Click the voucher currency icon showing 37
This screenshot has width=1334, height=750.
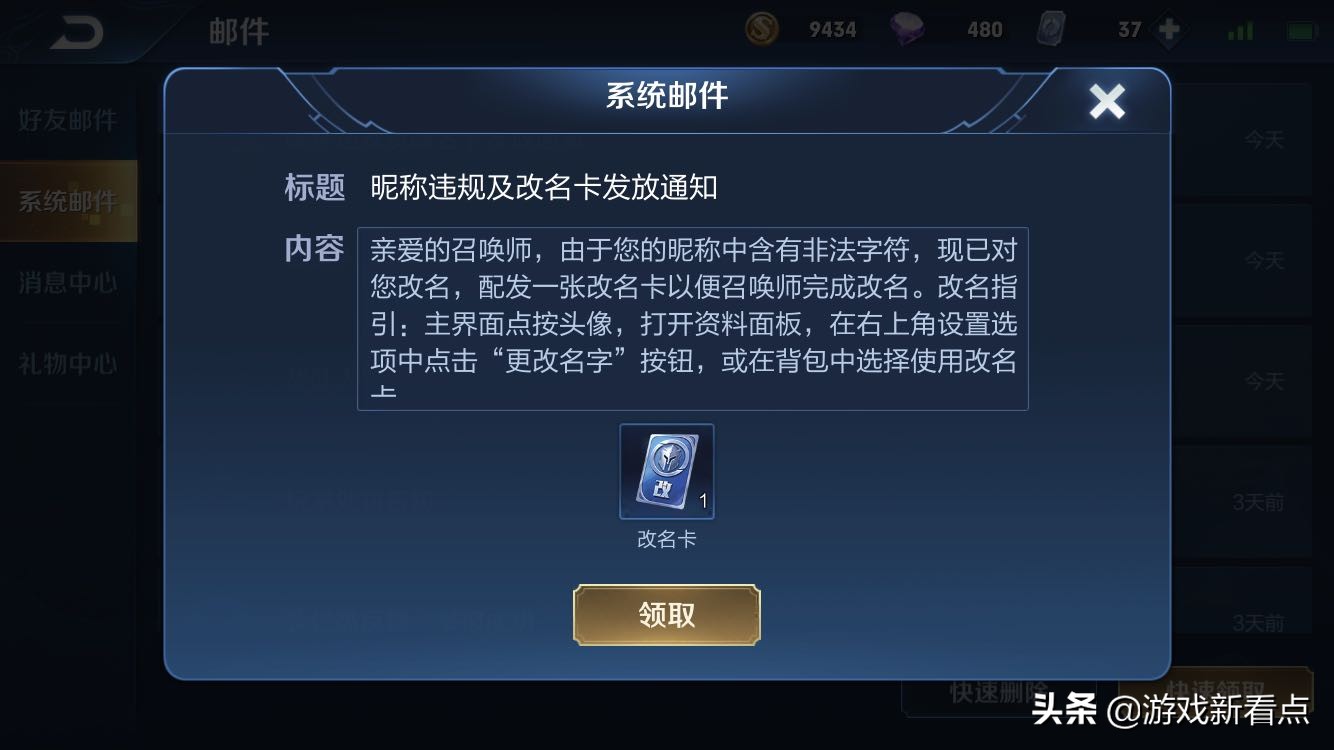1052,29
